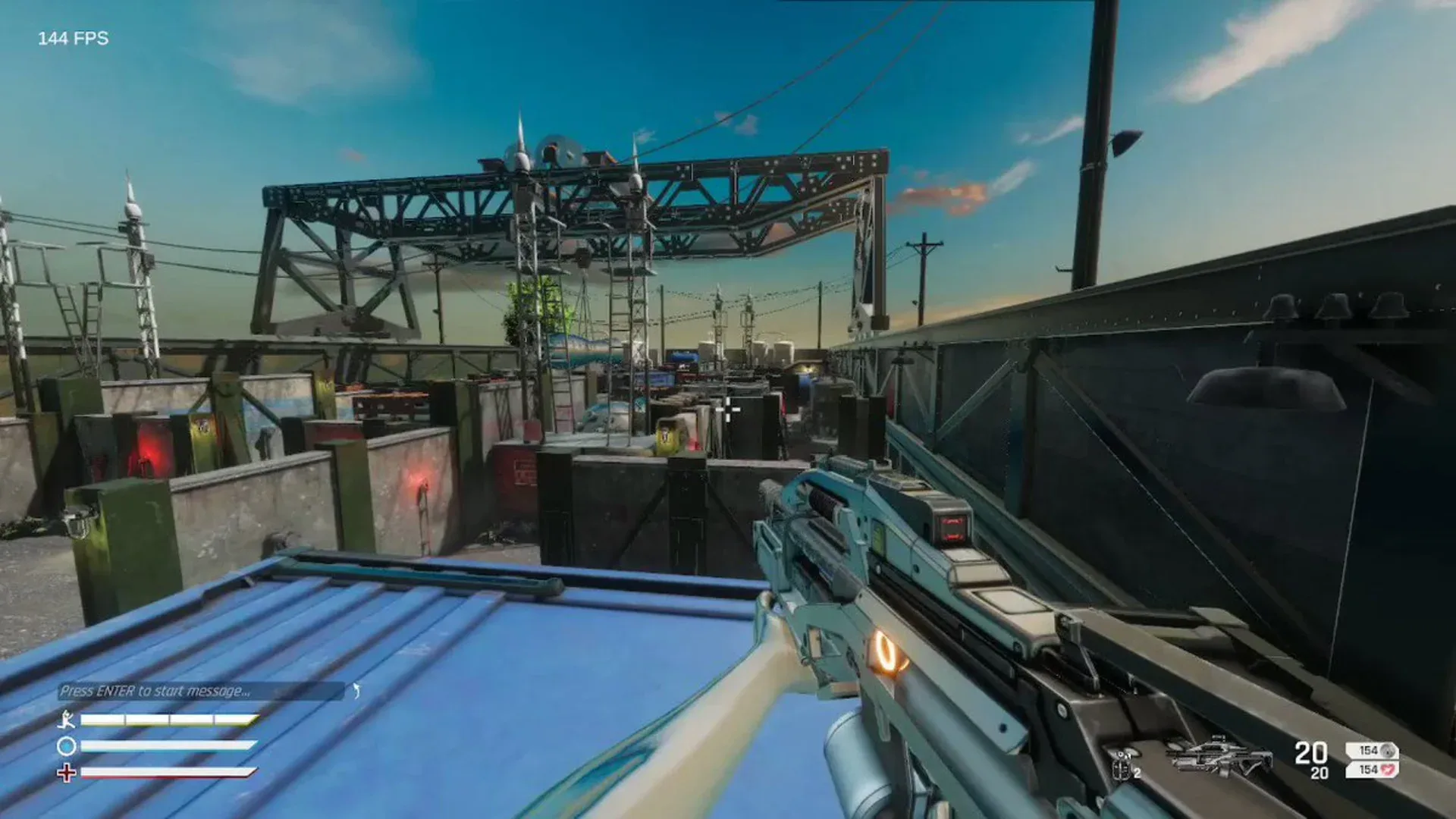Click the armor value badge reading 154
Image resolution: width=1456 pixels, height=819 pixels.
click(1369, 751)
